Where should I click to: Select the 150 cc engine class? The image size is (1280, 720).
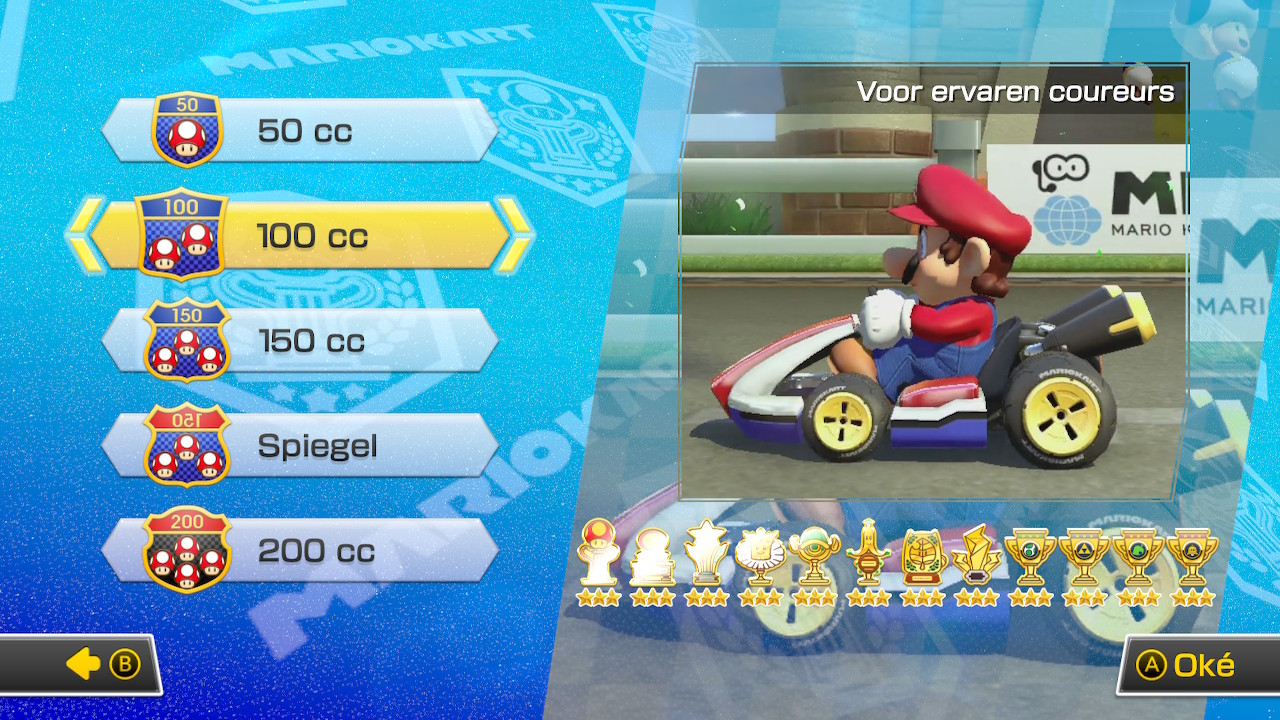[300, 340]
